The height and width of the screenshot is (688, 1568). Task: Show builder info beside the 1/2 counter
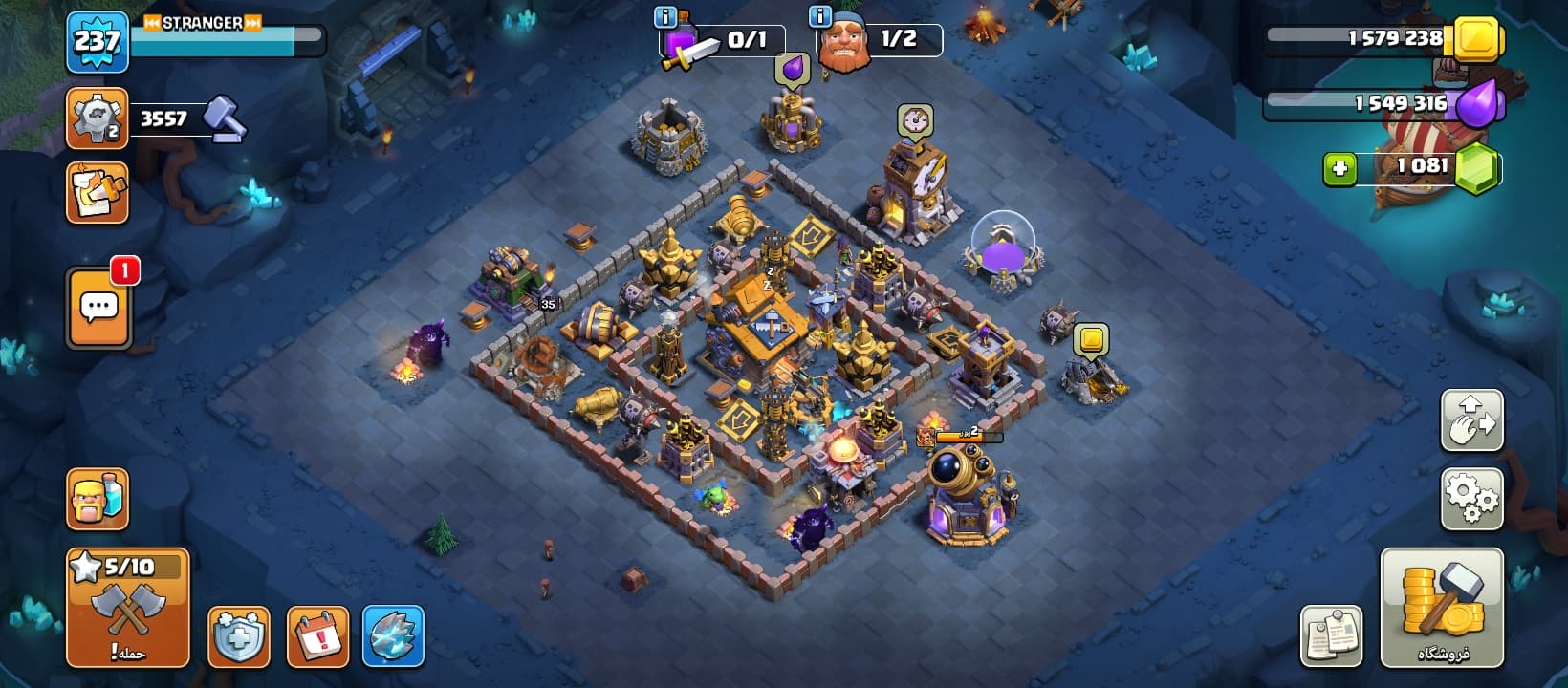[x=820, y=17]
